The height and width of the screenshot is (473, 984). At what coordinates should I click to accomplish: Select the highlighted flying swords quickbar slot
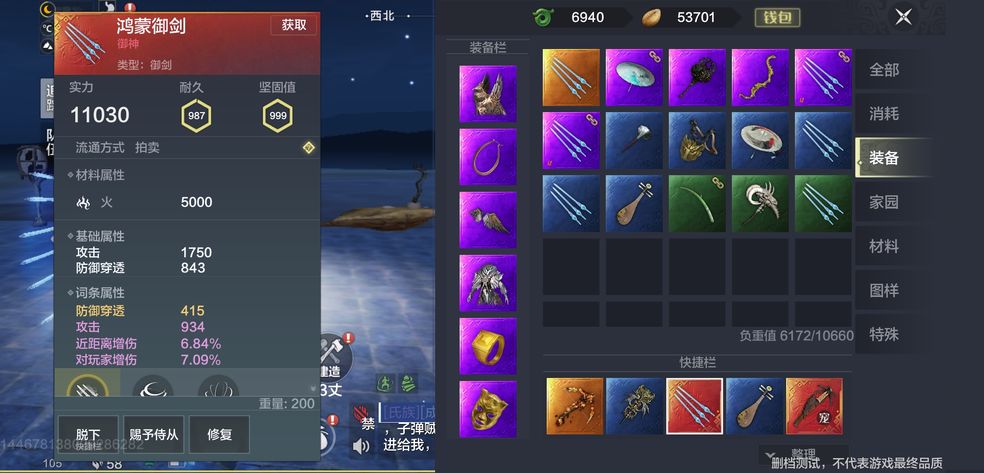(x=694, y=406)
